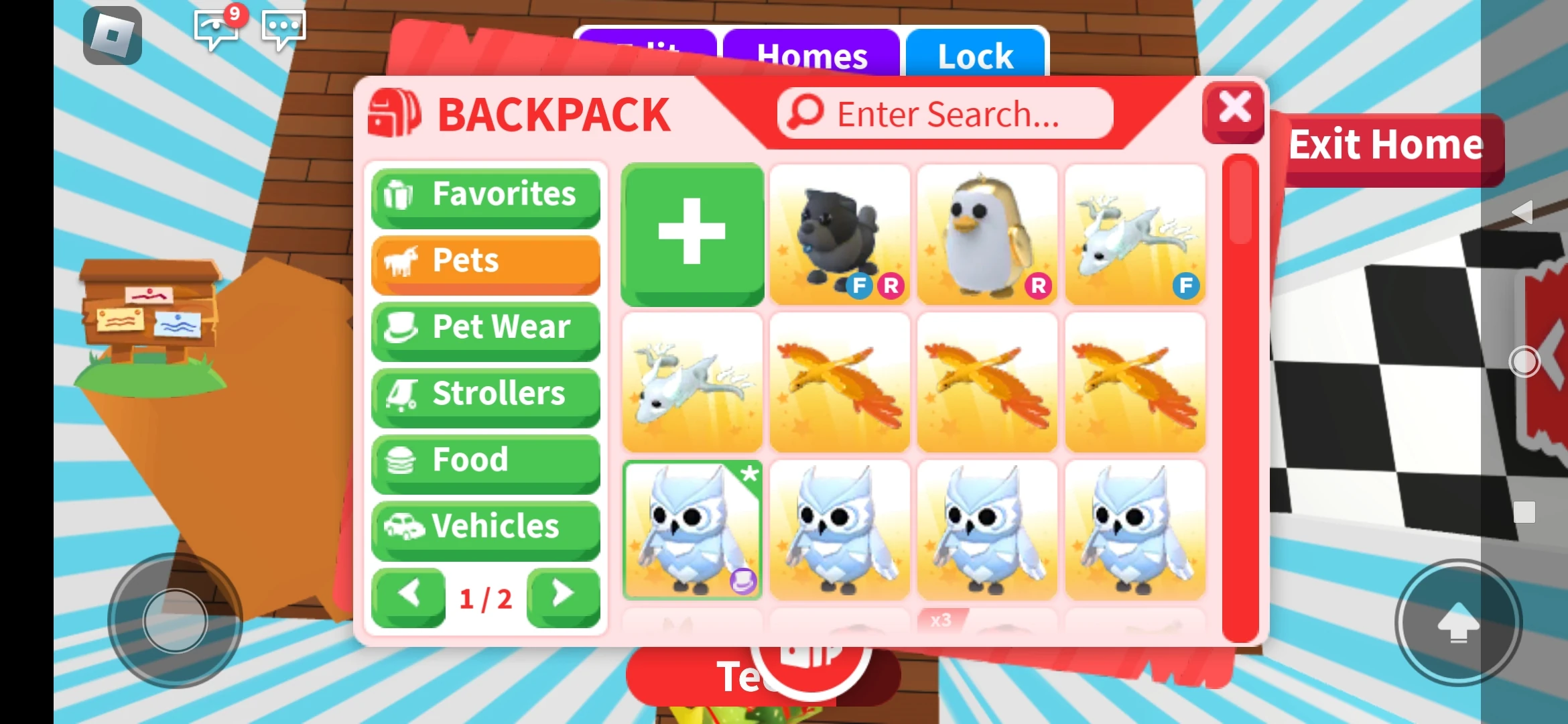
Task: Select the starred snowy owl pet
Action: pos(692,530)
